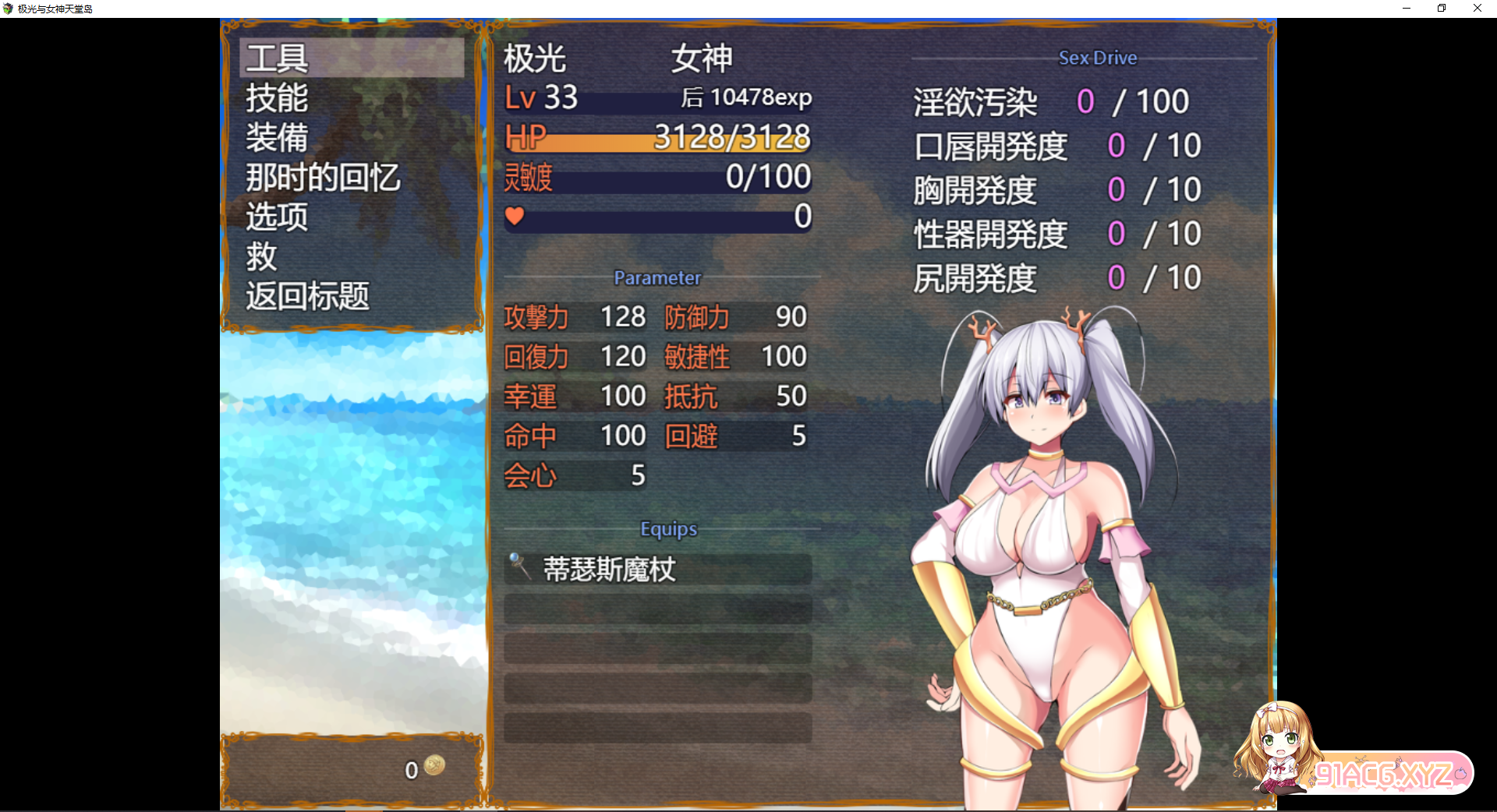Click an empty equipment slot below the wand

tap(657, 610)
